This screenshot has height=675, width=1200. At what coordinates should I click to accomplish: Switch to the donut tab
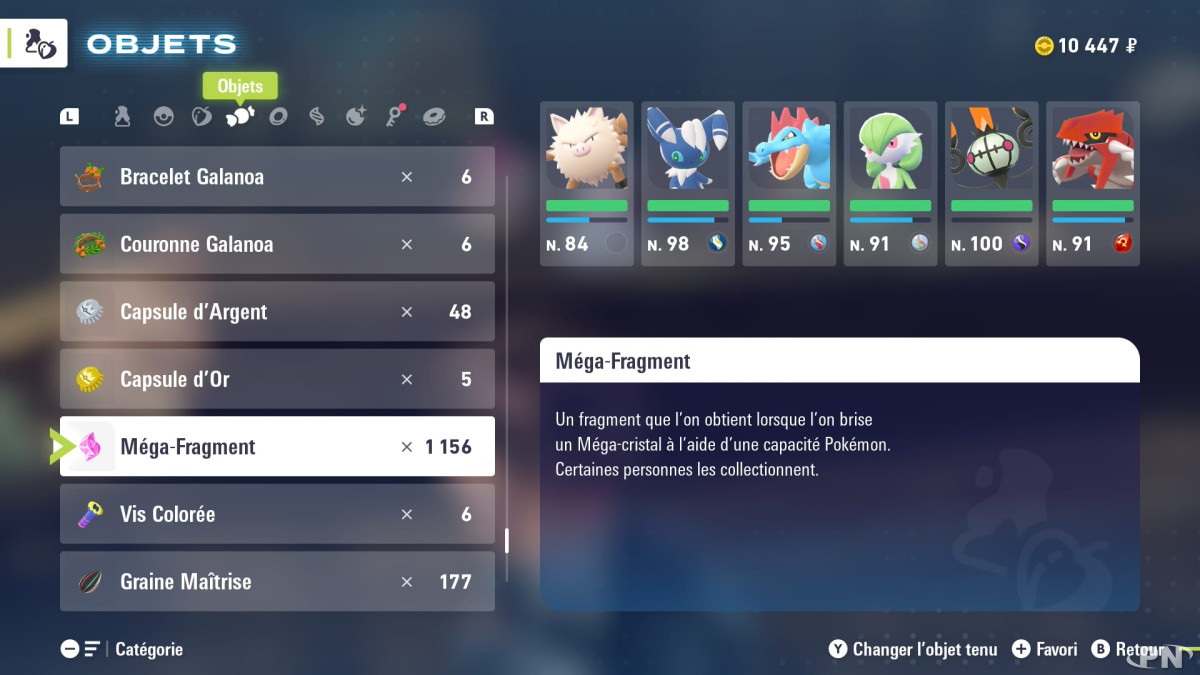click(434, 117)
